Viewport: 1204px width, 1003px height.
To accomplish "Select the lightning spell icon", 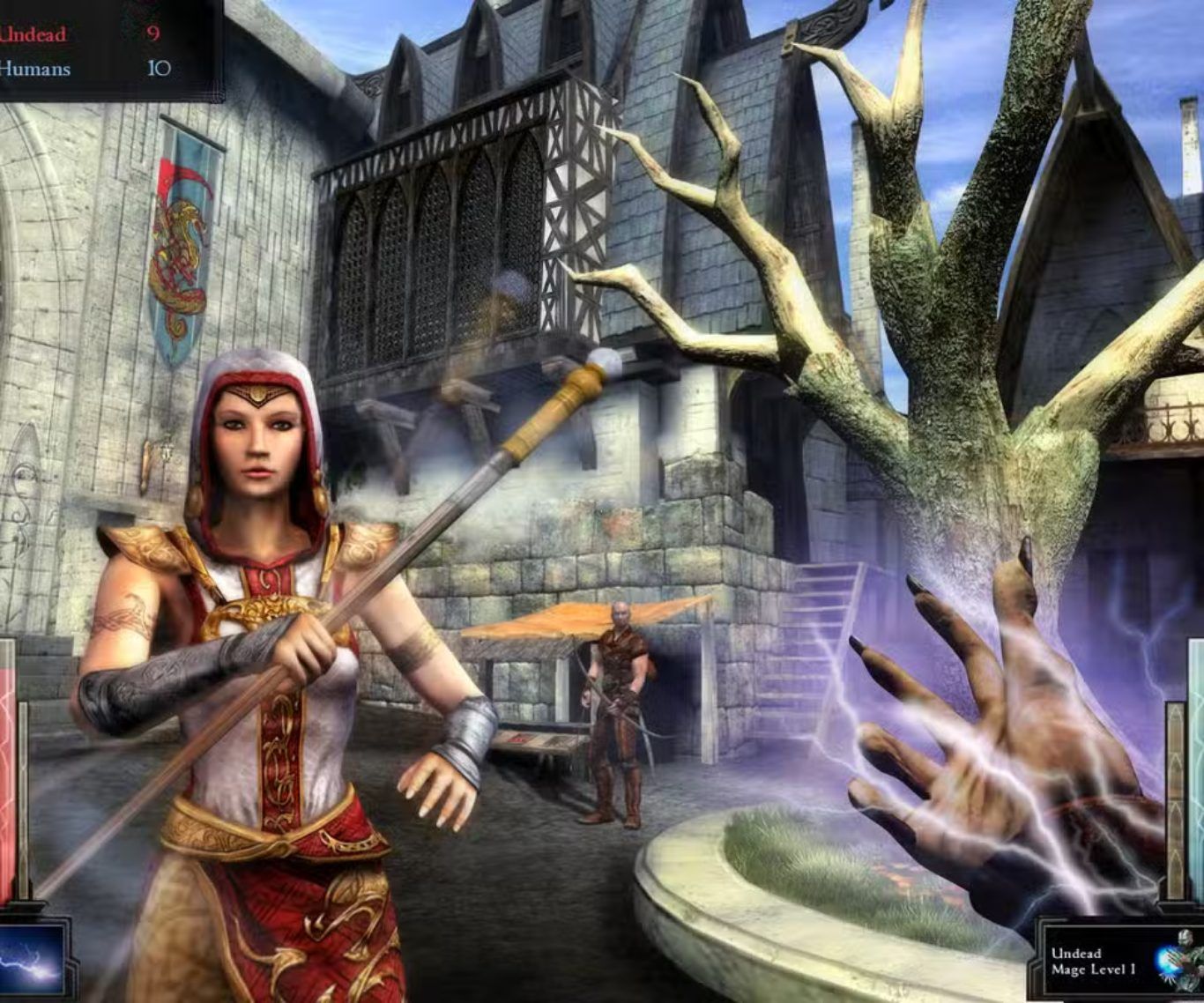I will (x=31, y=959).
